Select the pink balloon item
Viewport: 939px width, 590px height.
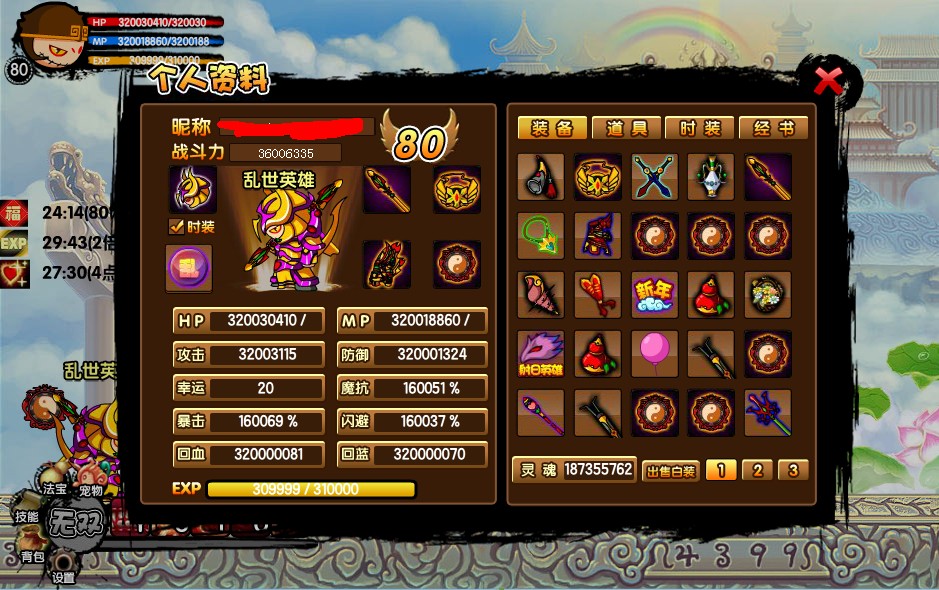click(x=655, y=354)
